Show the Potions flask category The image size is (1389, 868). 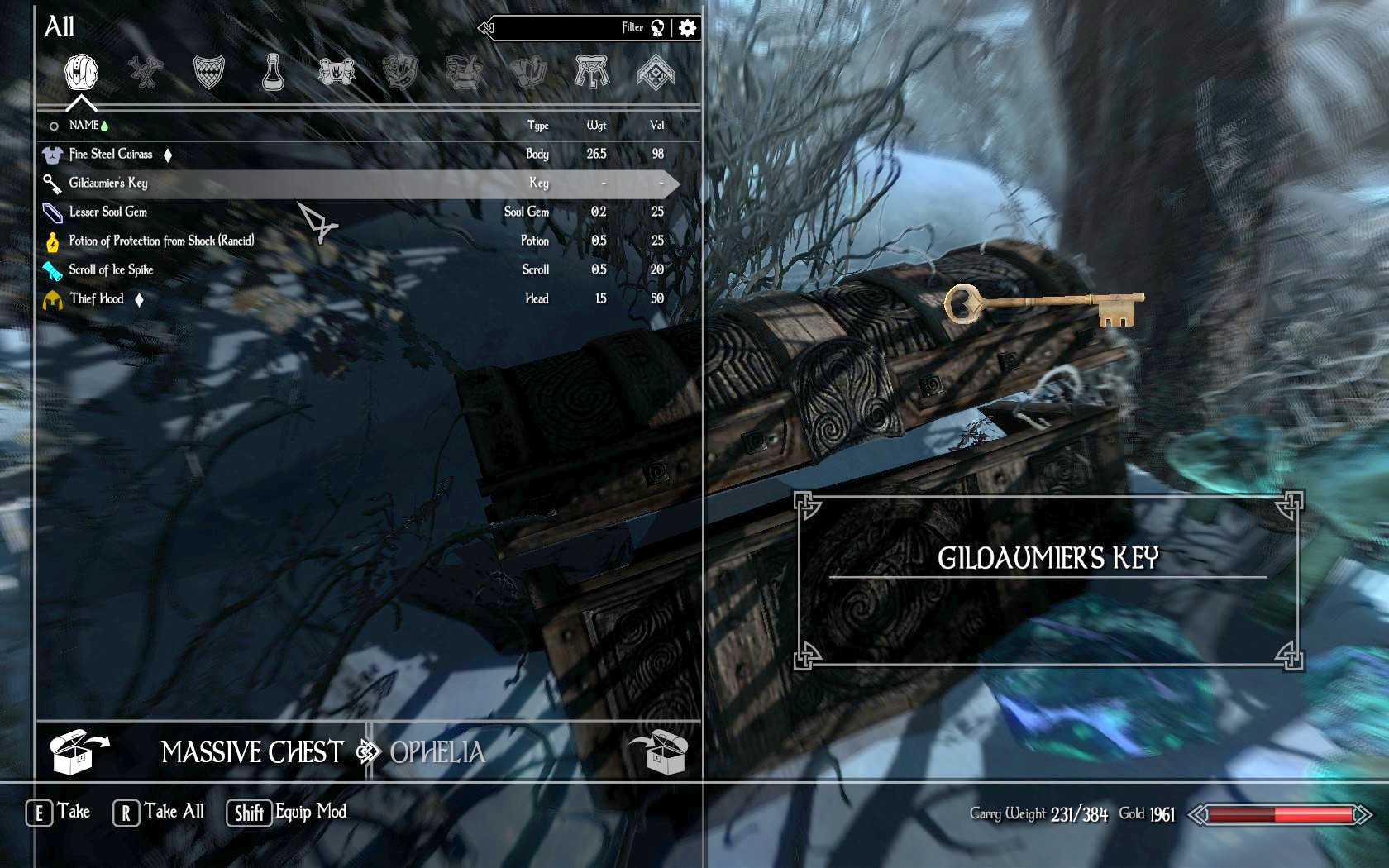pyautogui.click(x=272, y=72)
